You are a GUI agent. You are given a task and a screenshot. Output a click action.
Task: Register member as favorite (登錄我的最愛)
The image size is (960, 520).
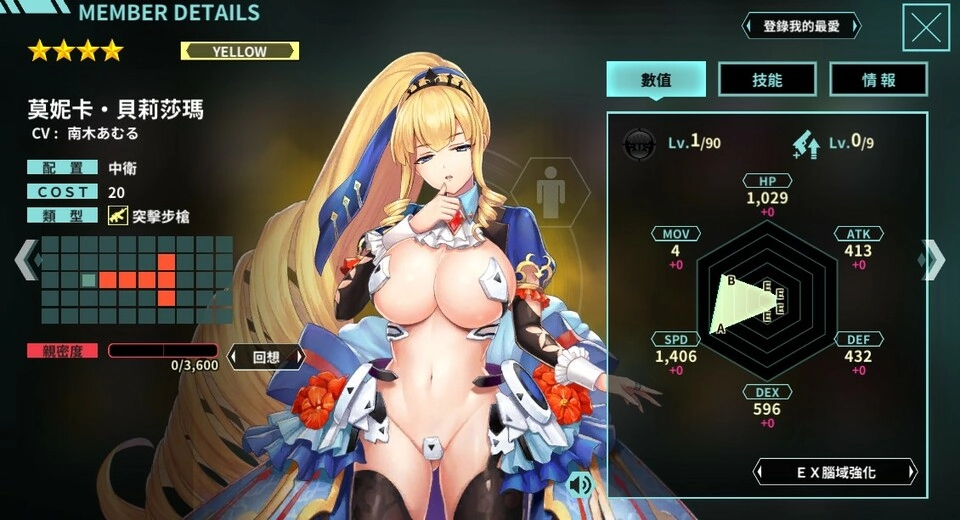click(x=801, y=26)
